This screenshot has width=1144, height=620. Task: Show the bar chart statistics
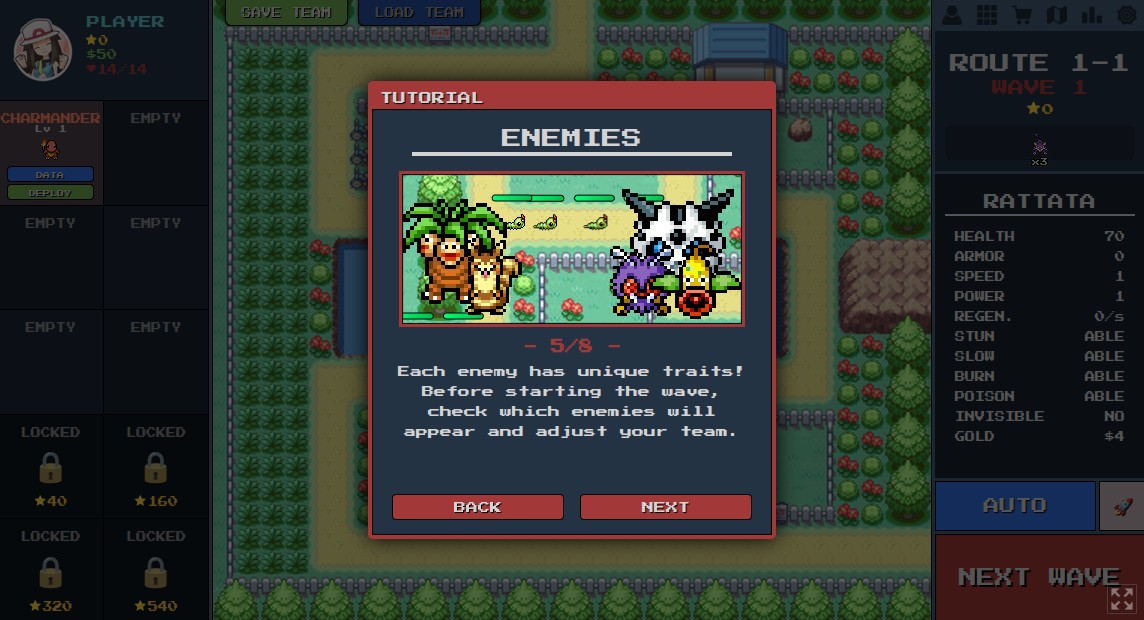tap(1091, 15)
